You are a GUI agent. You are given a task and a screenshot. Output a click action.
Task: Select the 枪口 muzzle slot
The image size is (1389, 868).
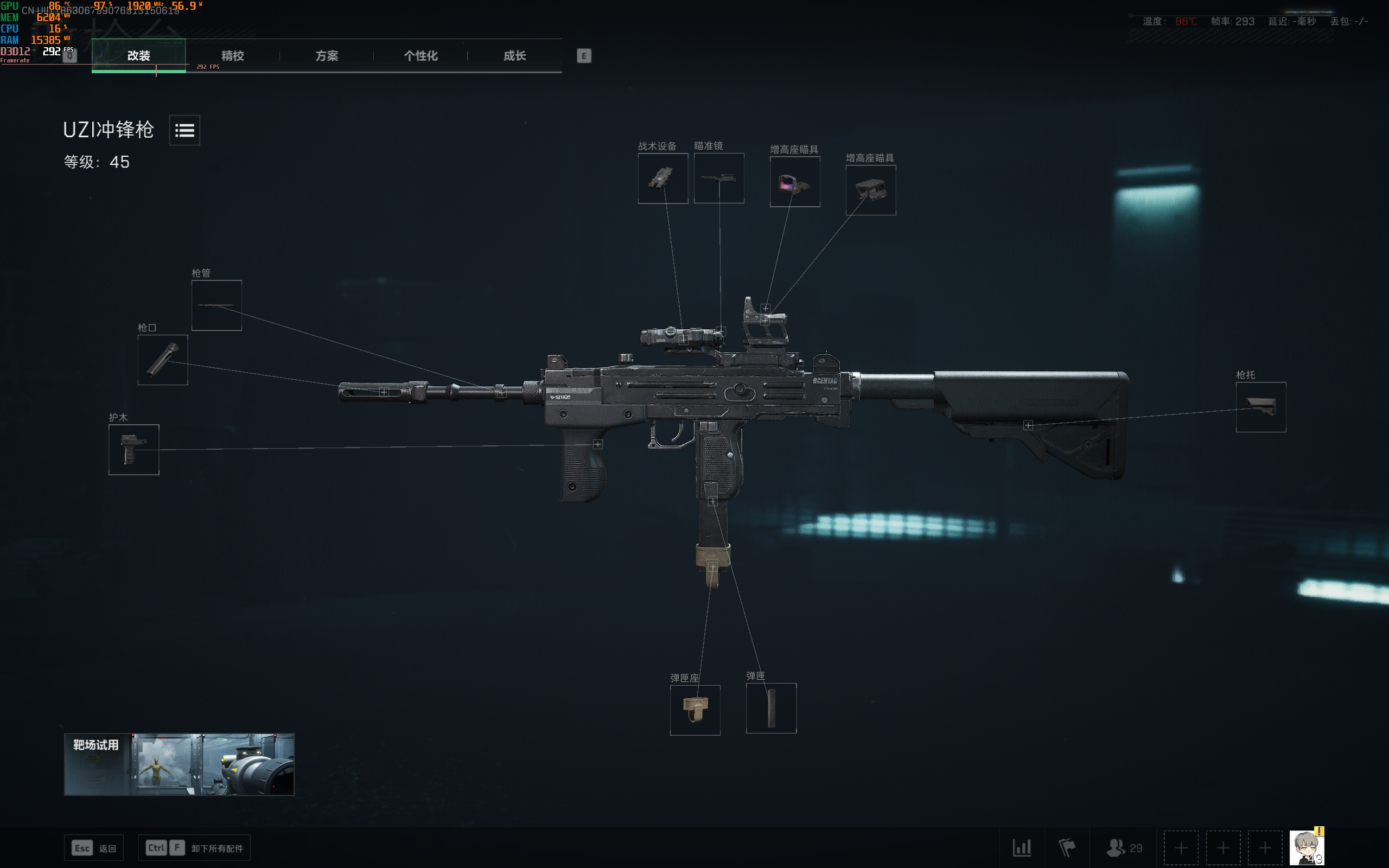point(163,360)
